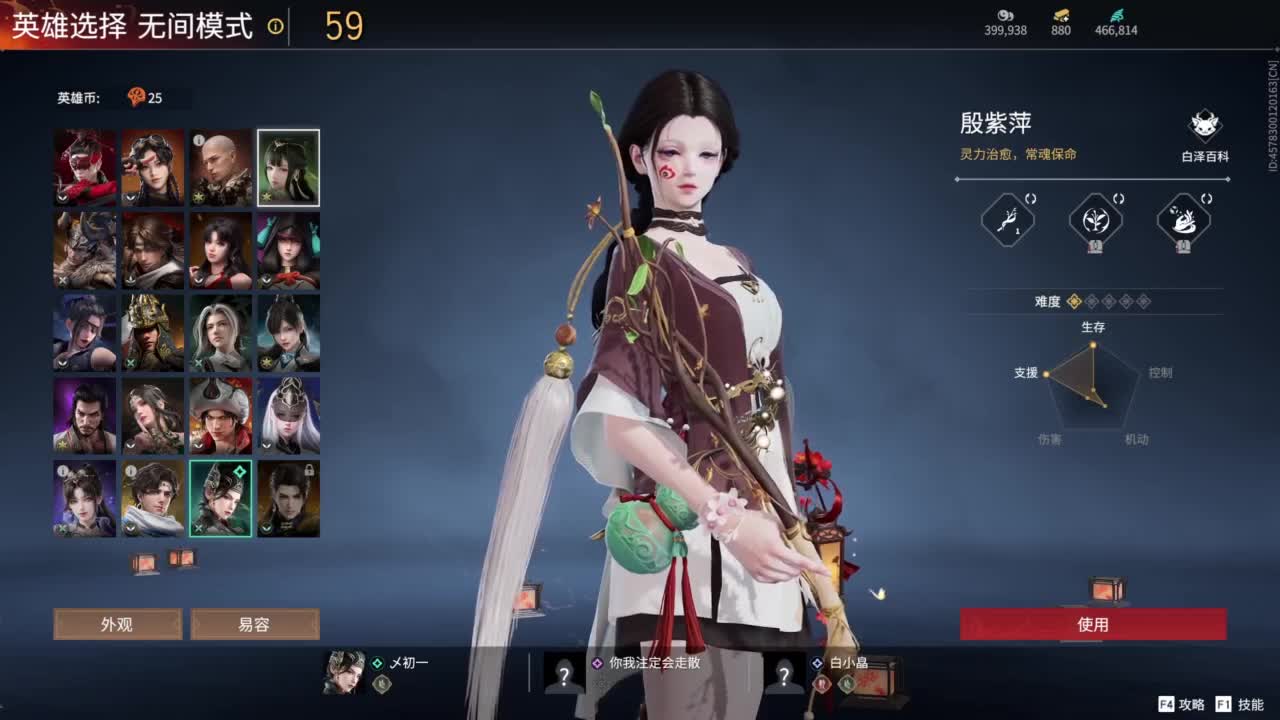Click the gold ingot icon showing 880
1280x720 pixels.
1063,16
